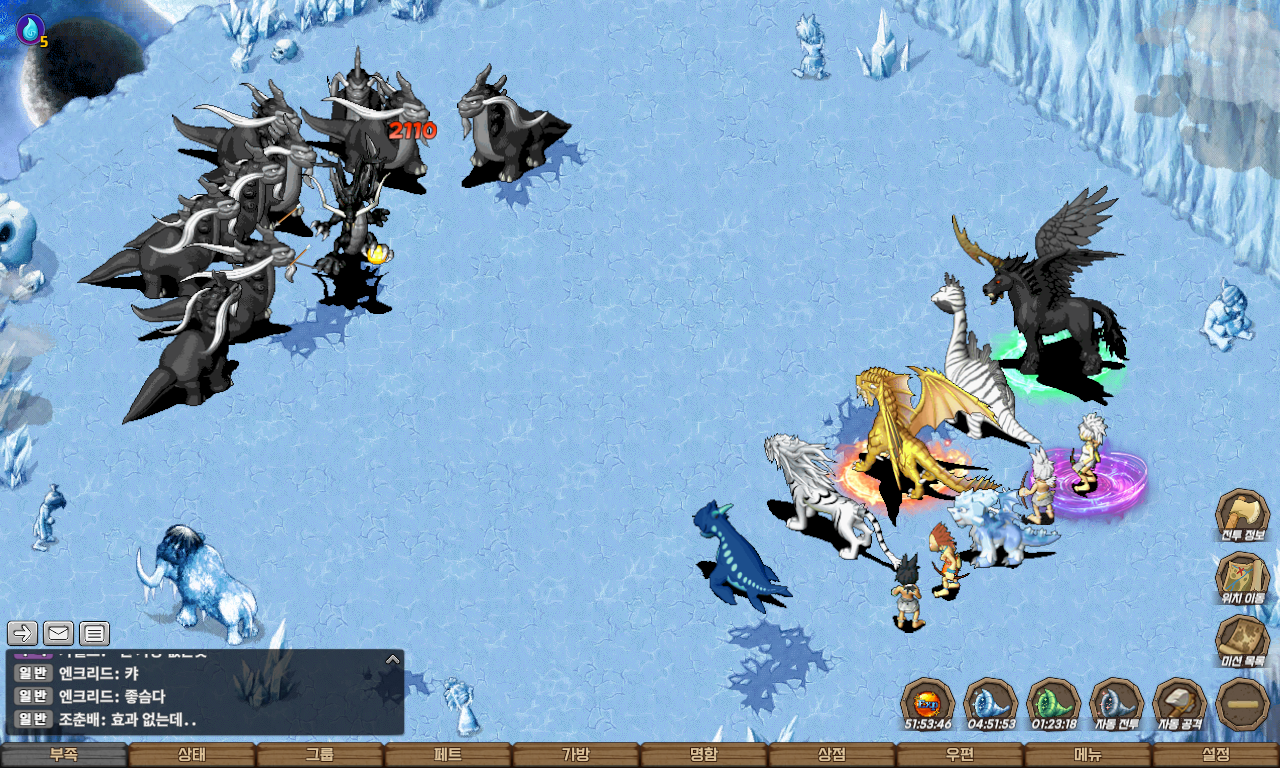Open the 그룹 (Group) menu

pyautogui.click(x=320, y=755)
